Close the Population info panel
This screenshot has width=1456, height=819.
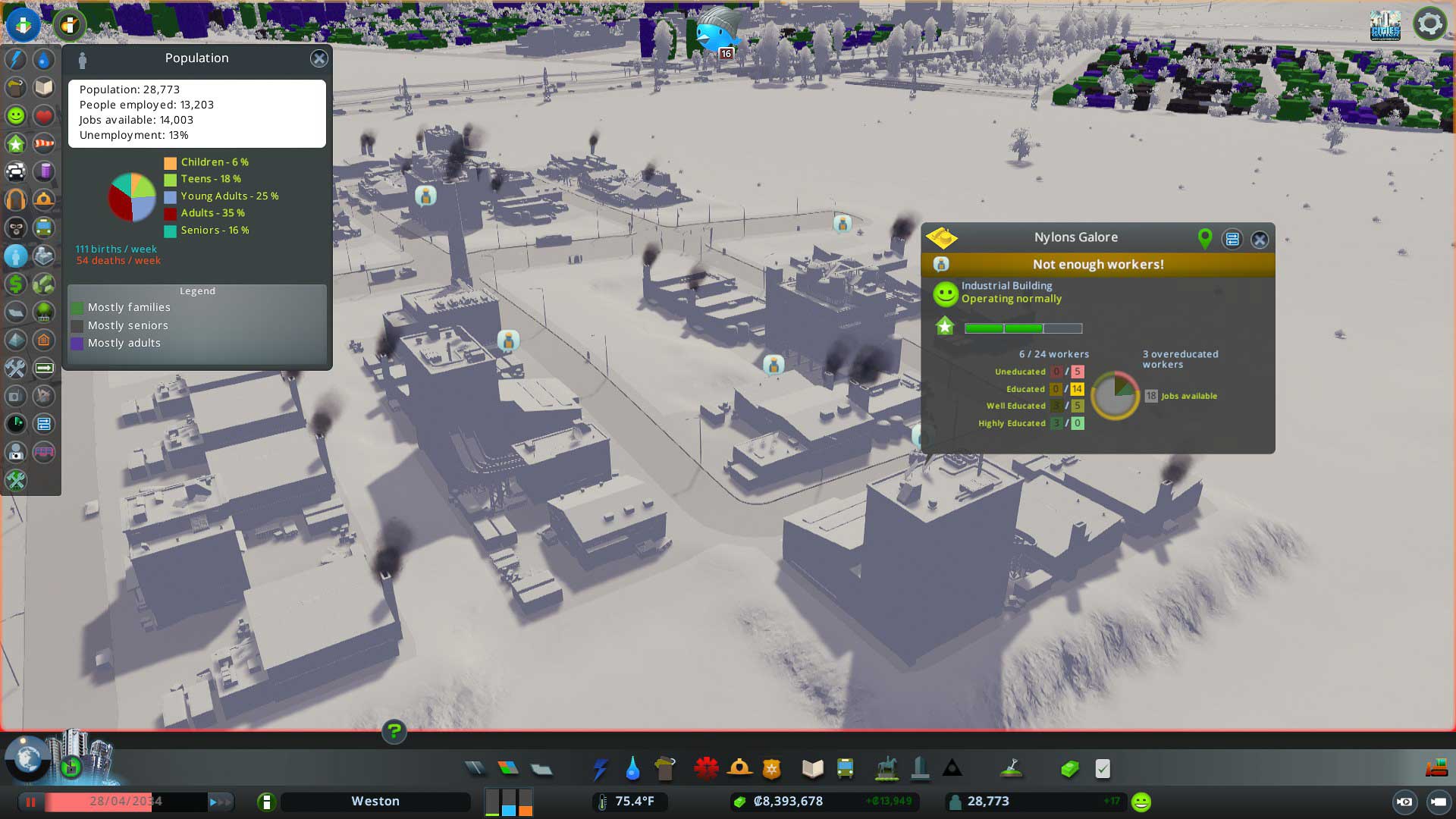coord(318,58)
